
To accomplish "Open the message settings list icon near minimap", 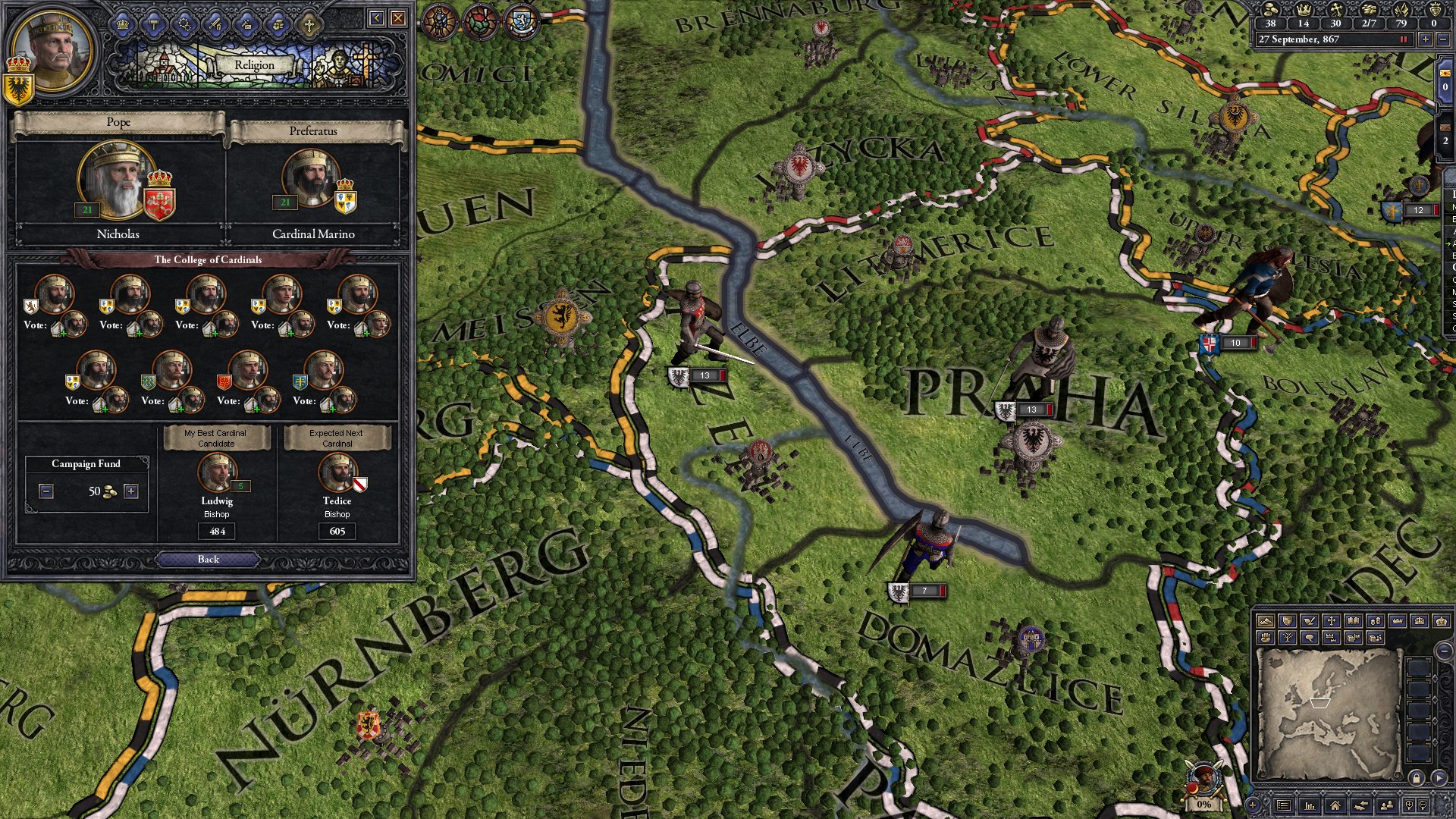I will click(x=1285, y=805).
